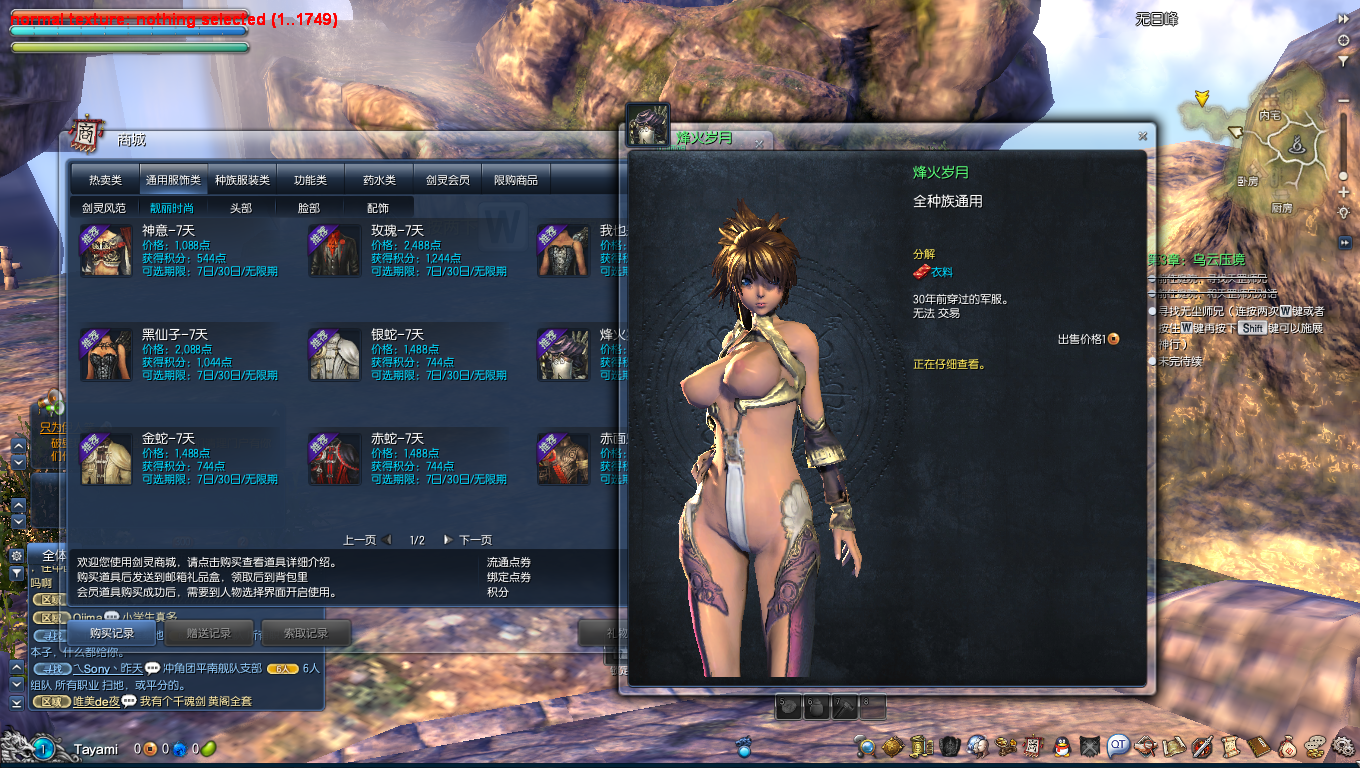Screen dimensions: 1360x768
Task: Switch to the 热卖类 shop tab
Action: point(105,180)
